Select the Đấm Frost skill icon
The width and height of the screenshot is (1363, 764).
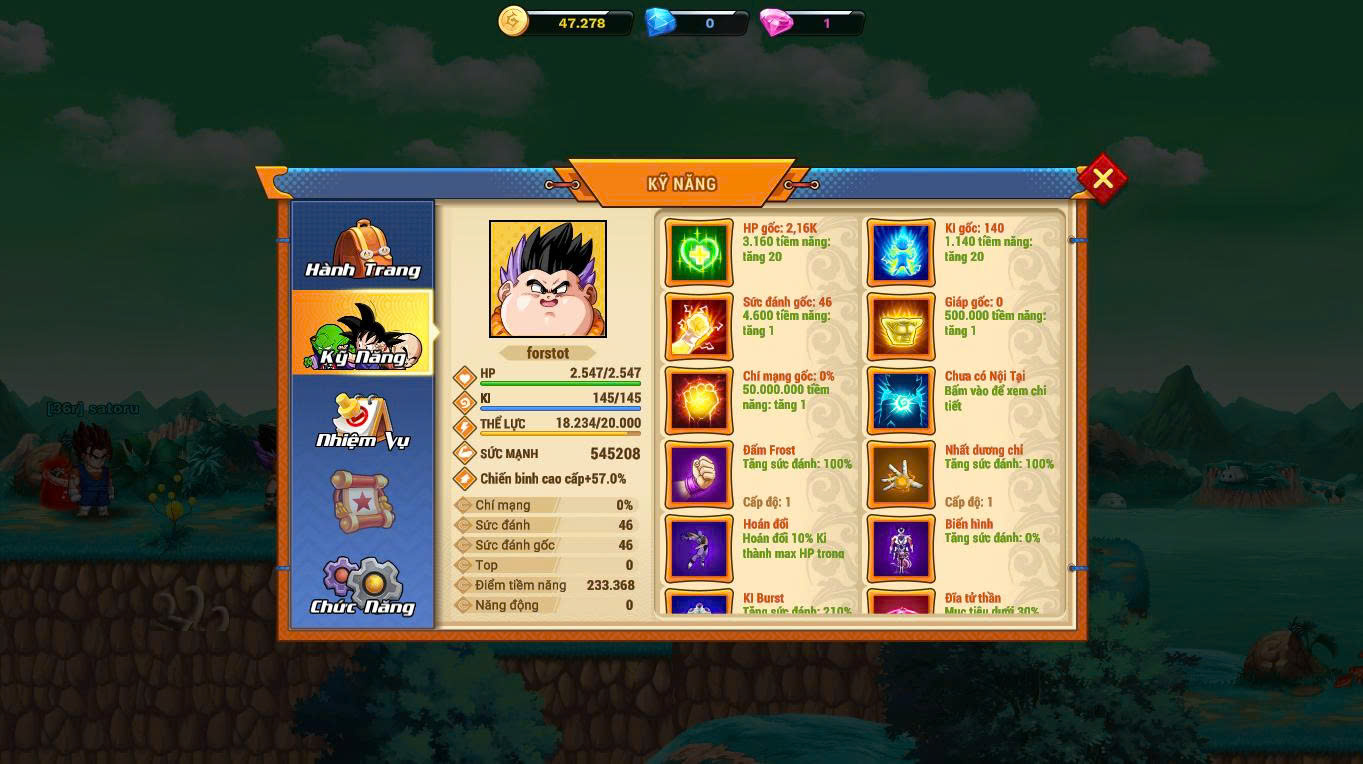pyautogui.click(x=699, y=475)
